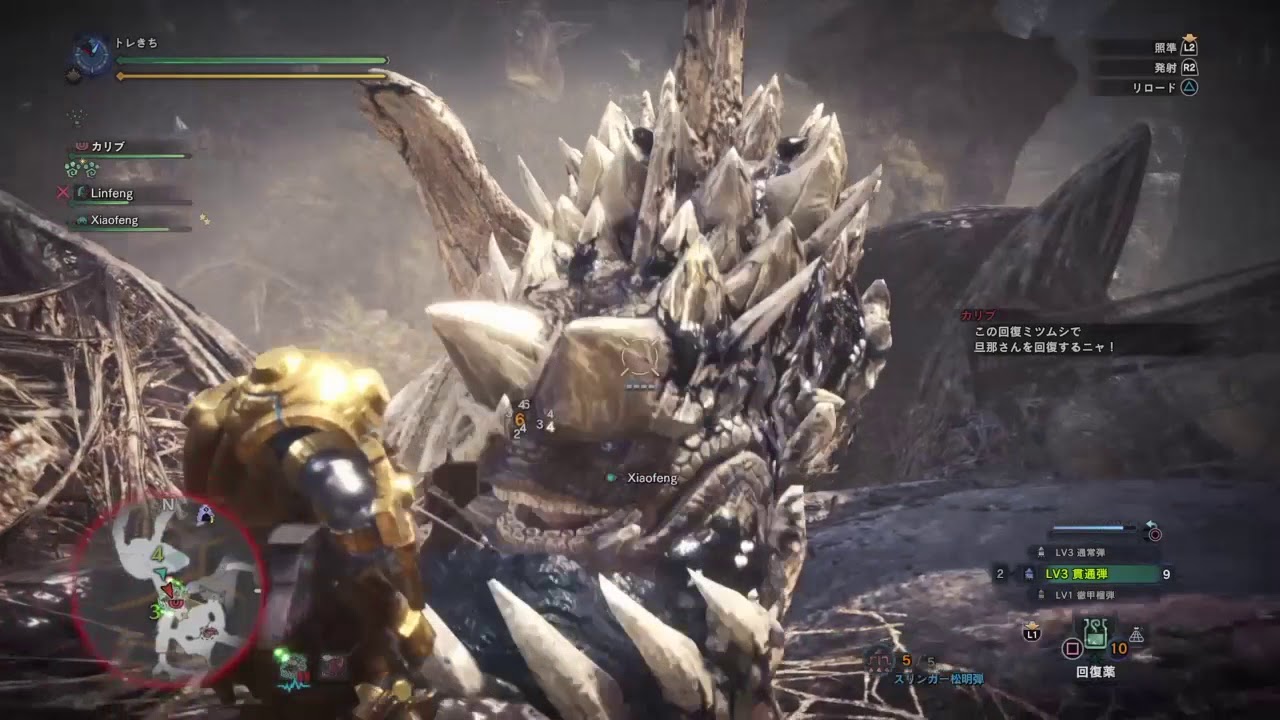
Task: Click the カリブ Palico status entry
Action: point(108,147)
